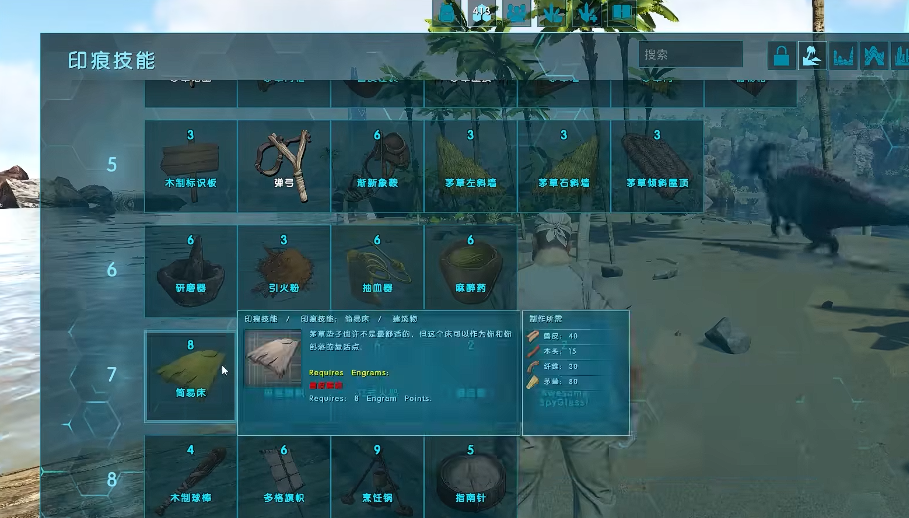The height and width of the screenshot is (518, 909).
Task: Select the thatch sloped roof engram
Action: pyautogui.click(x=656, y=166)
